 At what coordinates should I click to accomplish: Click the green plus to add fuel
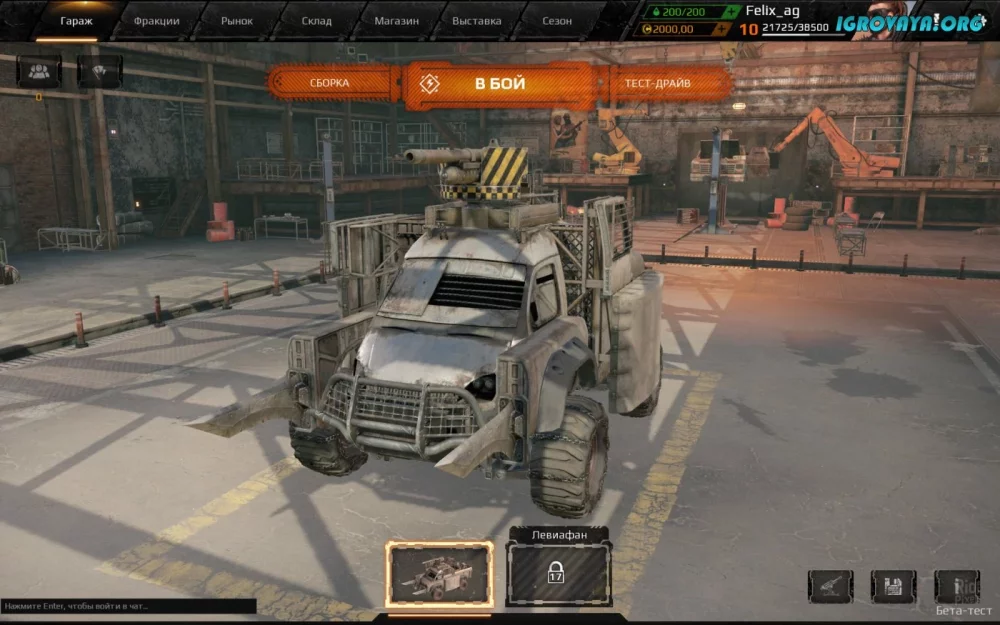click(x=732, y=11)
